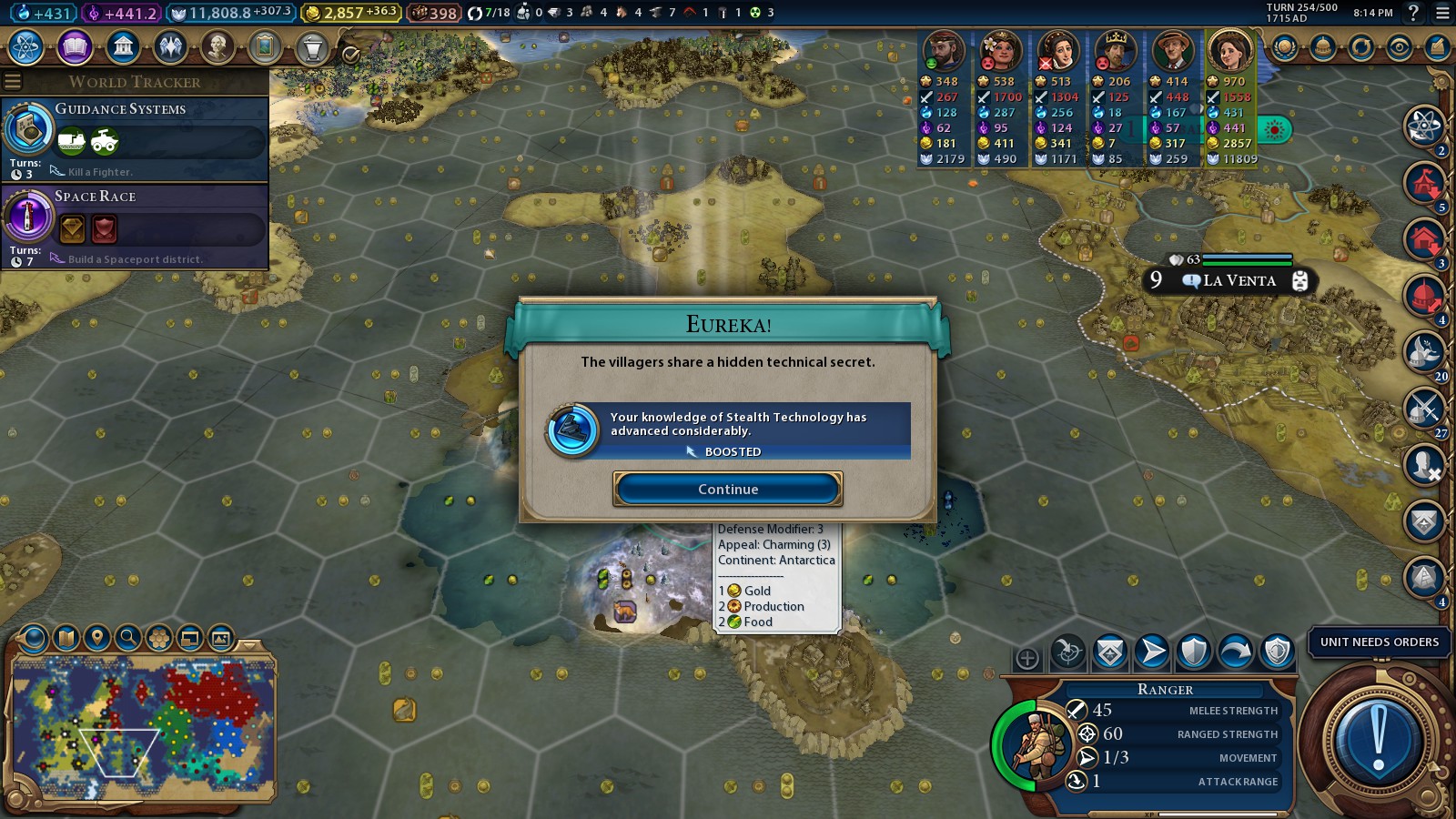Skip the Ranger's turn with the curved arrow
This screenshot has width=1456, height=819.
pyautogui.click(x=1235, y=652)
